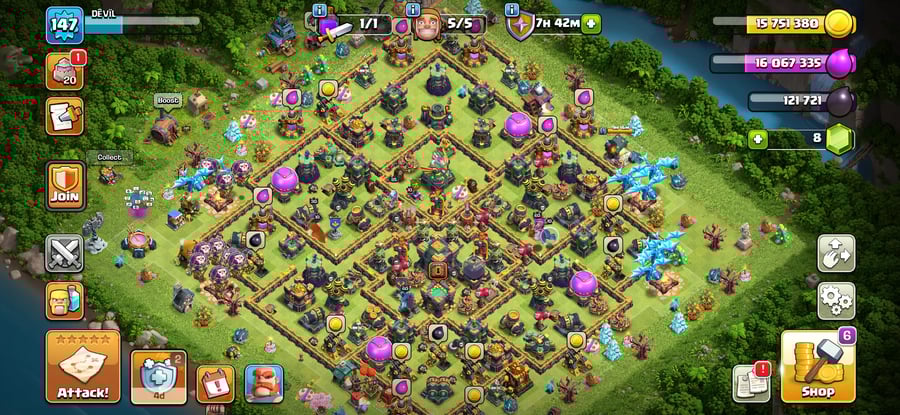Screen dimensions: 900x415
Task: Show the 1/1 sword counter info
Action: click(320, 10)
